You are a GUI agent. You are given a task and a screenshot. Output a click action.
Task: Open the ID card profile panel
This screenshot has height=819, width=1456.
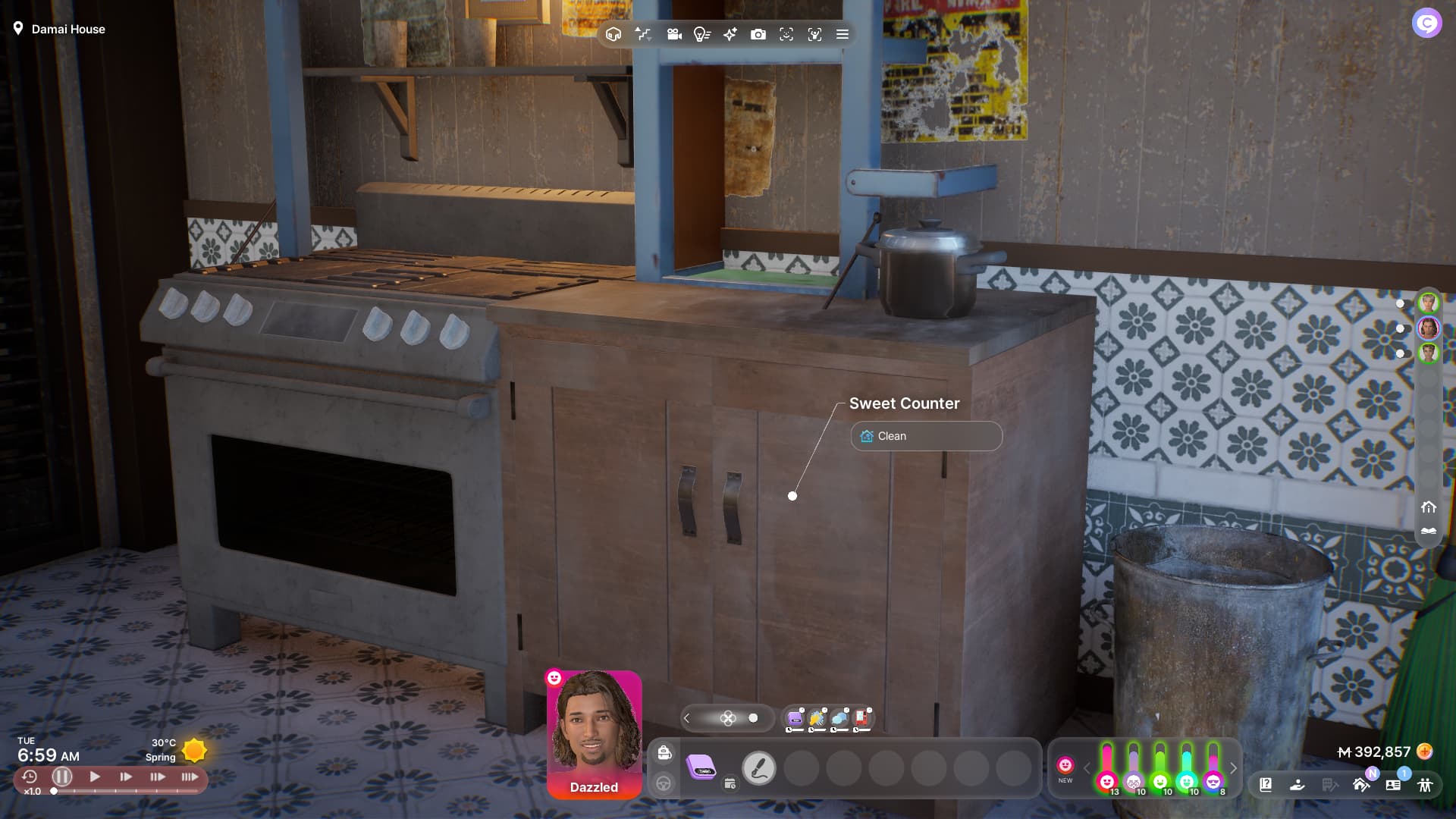[1393, 785]
